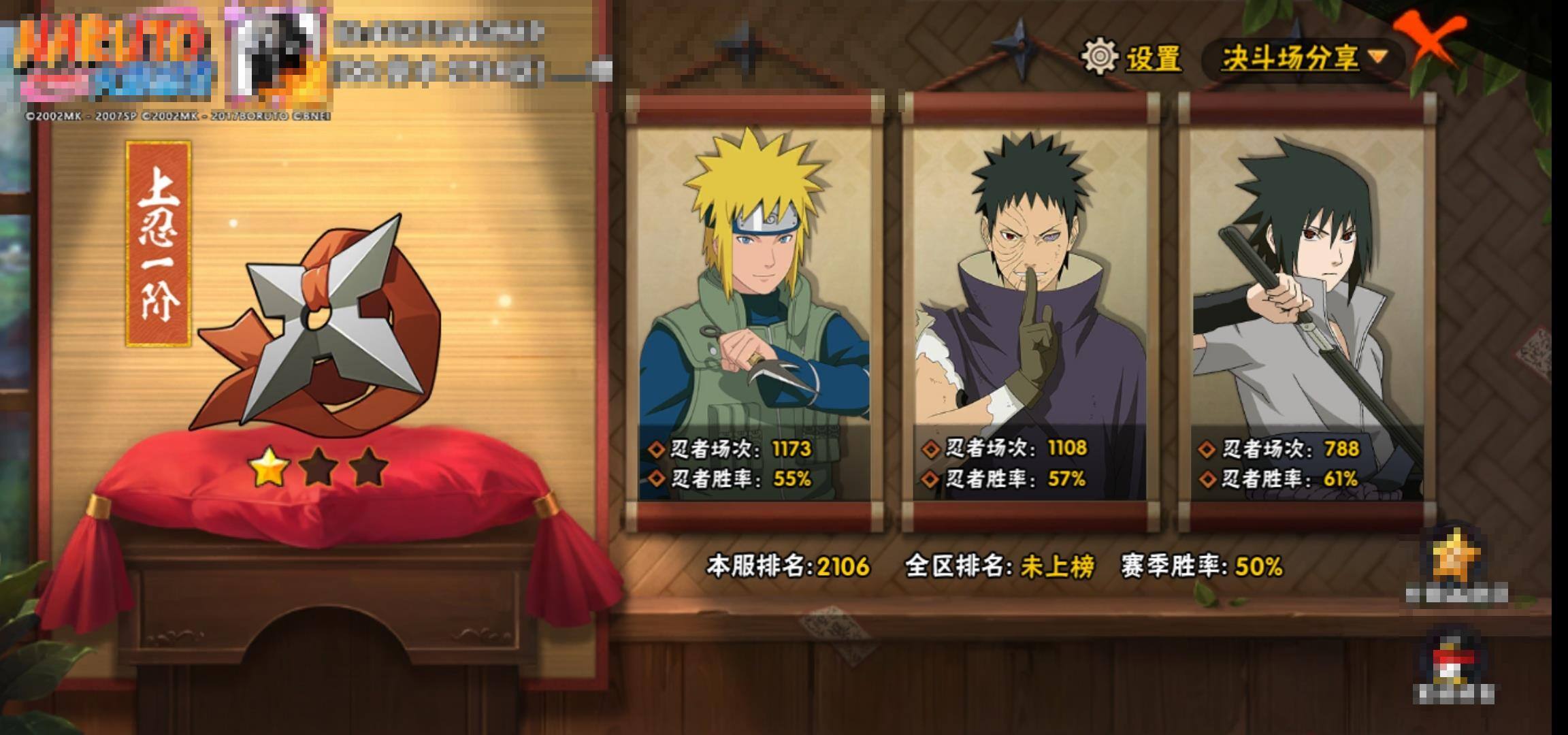Image resolution: width=1568 pixels, height=735 pixels.
Task: Open the gold star icon
Action: coord(1455,558)
